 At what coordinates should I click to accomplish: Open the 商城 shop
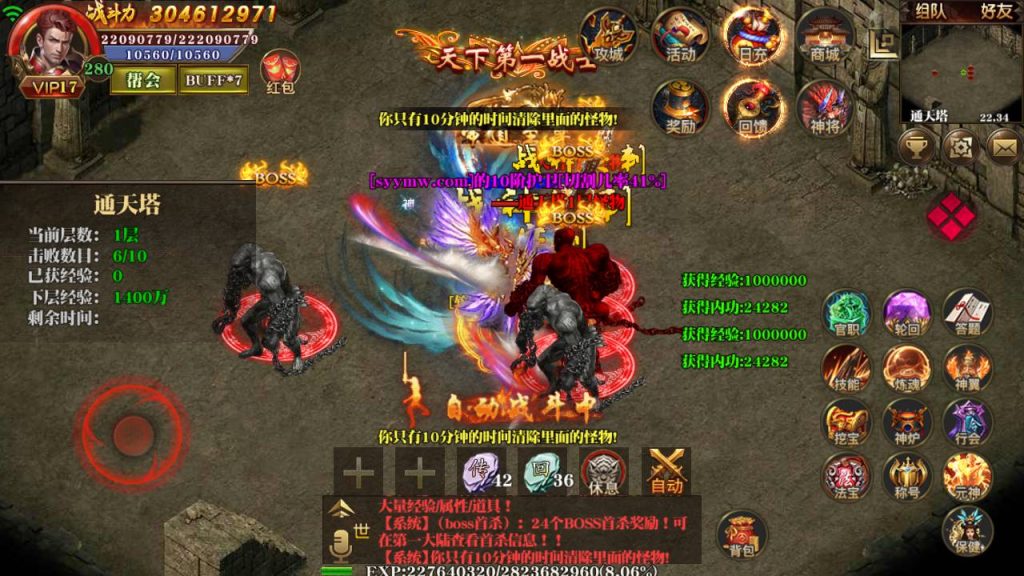(825, 37)
